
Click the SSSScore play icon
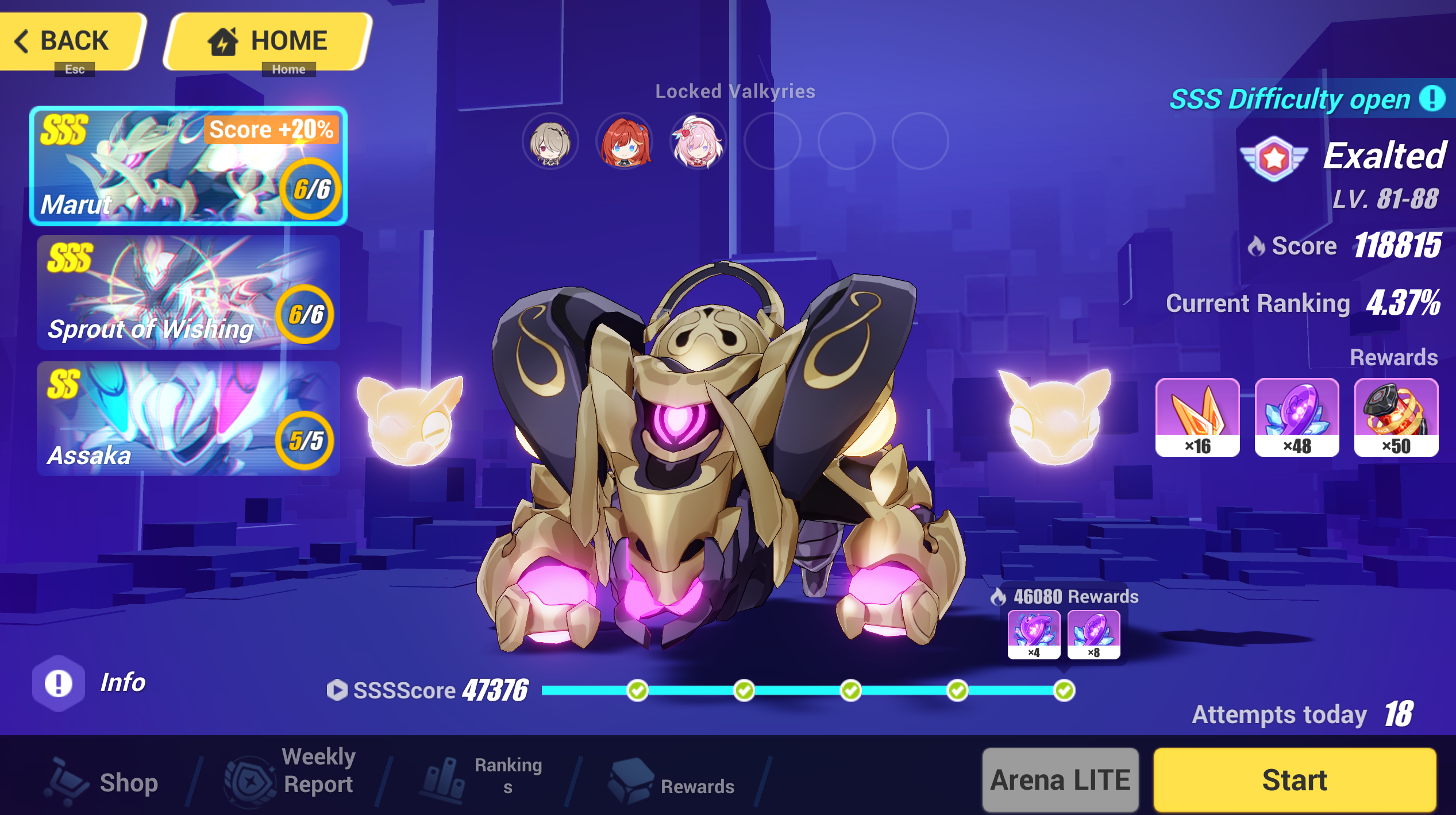338,690
